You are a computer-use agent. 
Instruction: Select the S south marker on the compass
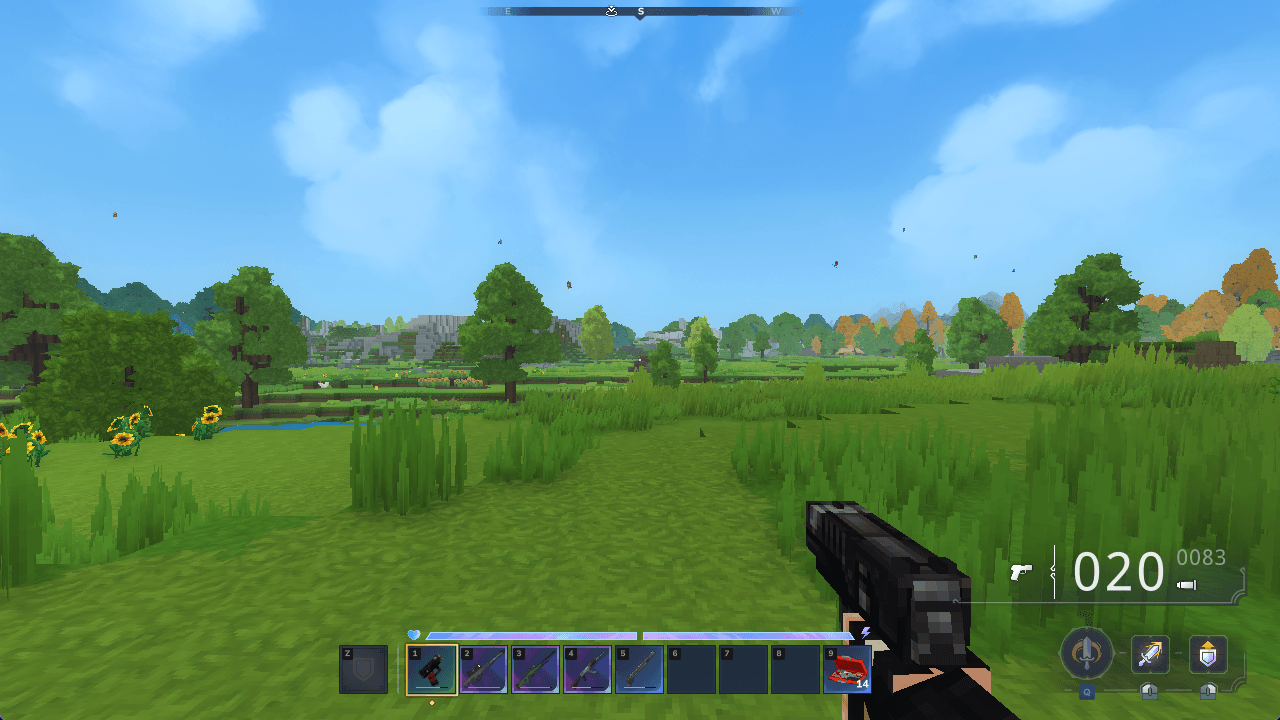[641, 11]
